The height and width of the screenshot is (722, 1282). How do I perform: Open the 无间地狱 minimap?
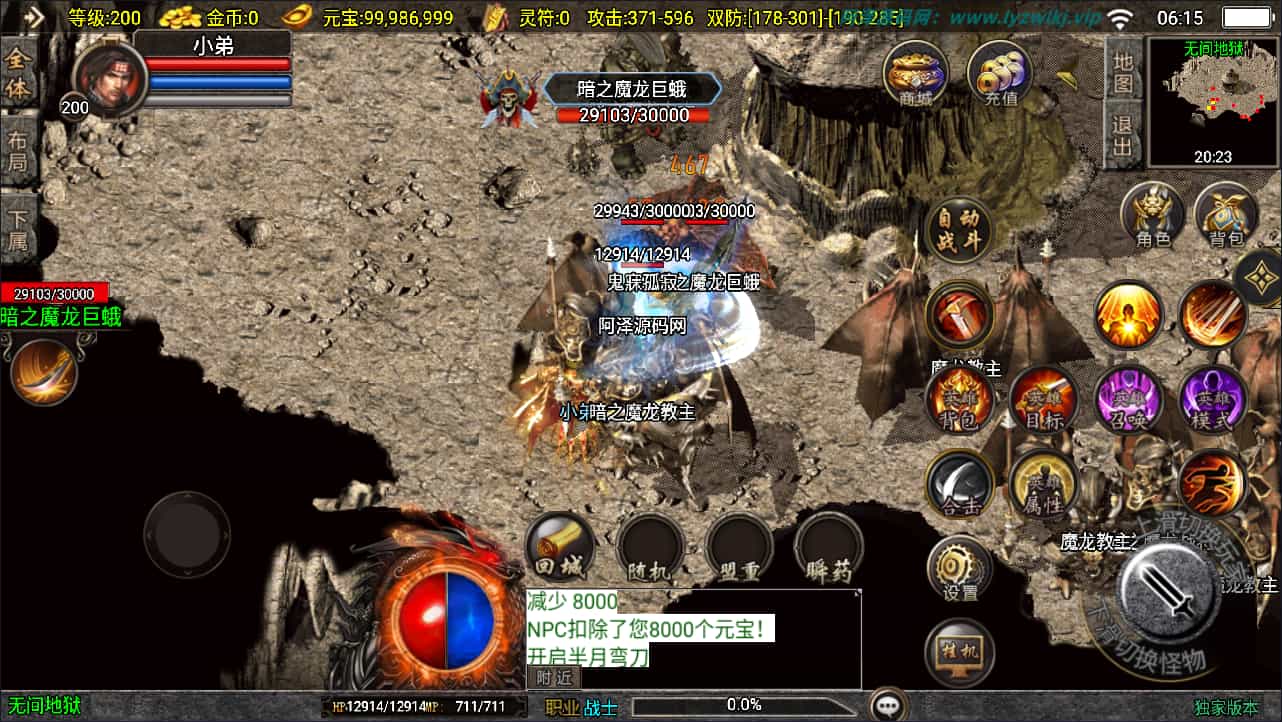(x=1213, y=102)
